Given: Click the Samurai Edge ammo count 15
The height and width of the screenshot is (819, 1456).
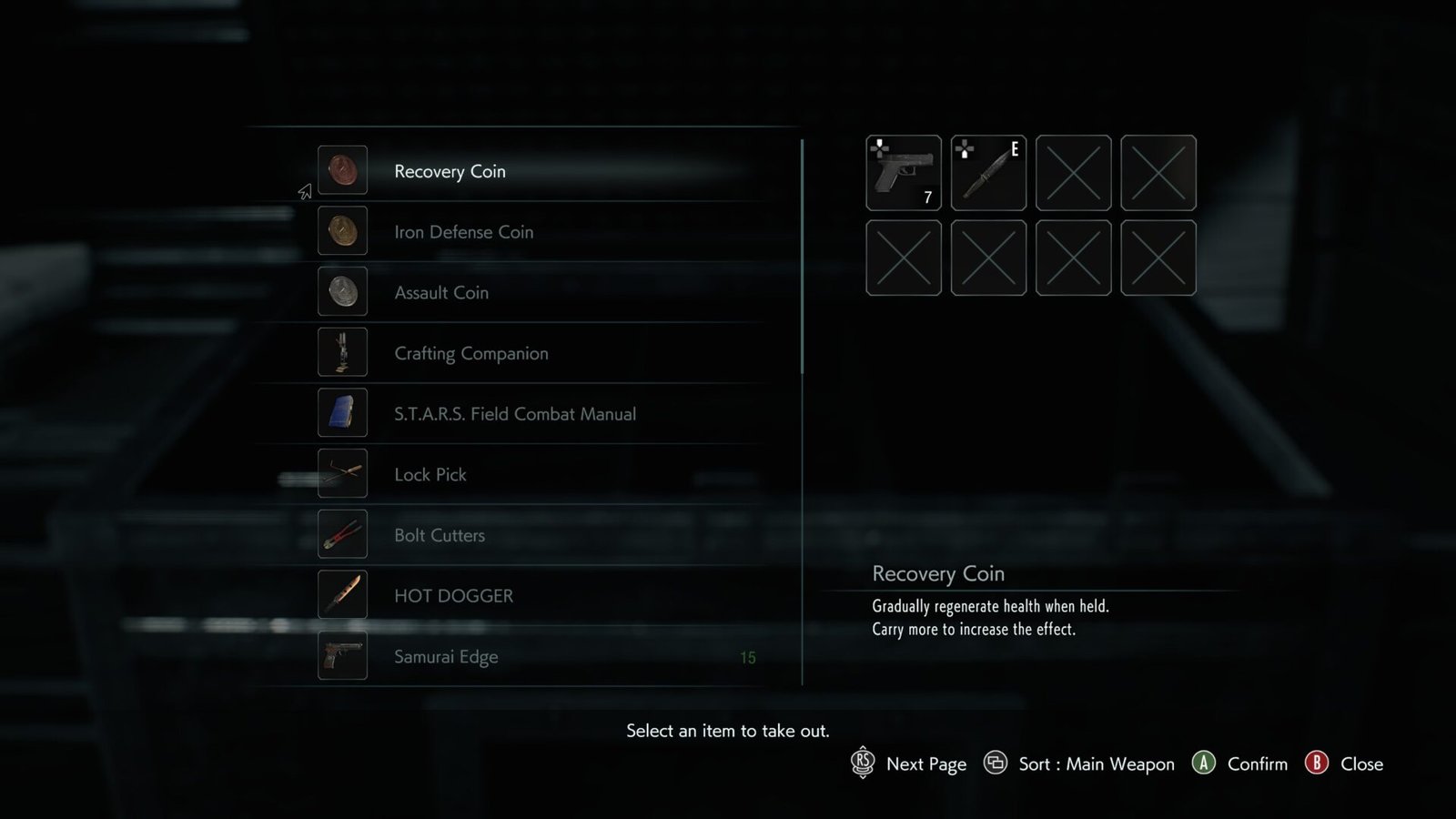Looking at the screenshot, I should (x=748, y=657).
